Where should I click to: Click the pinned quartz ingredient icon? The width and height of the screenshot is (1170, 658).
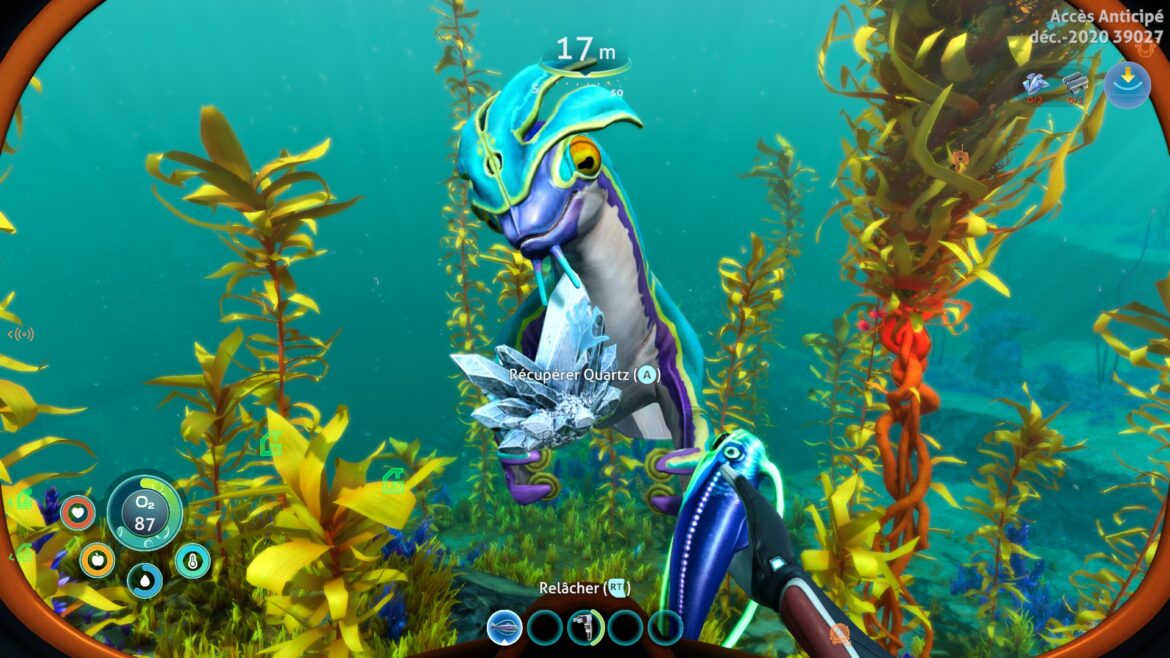click(x=1035, y=84)
